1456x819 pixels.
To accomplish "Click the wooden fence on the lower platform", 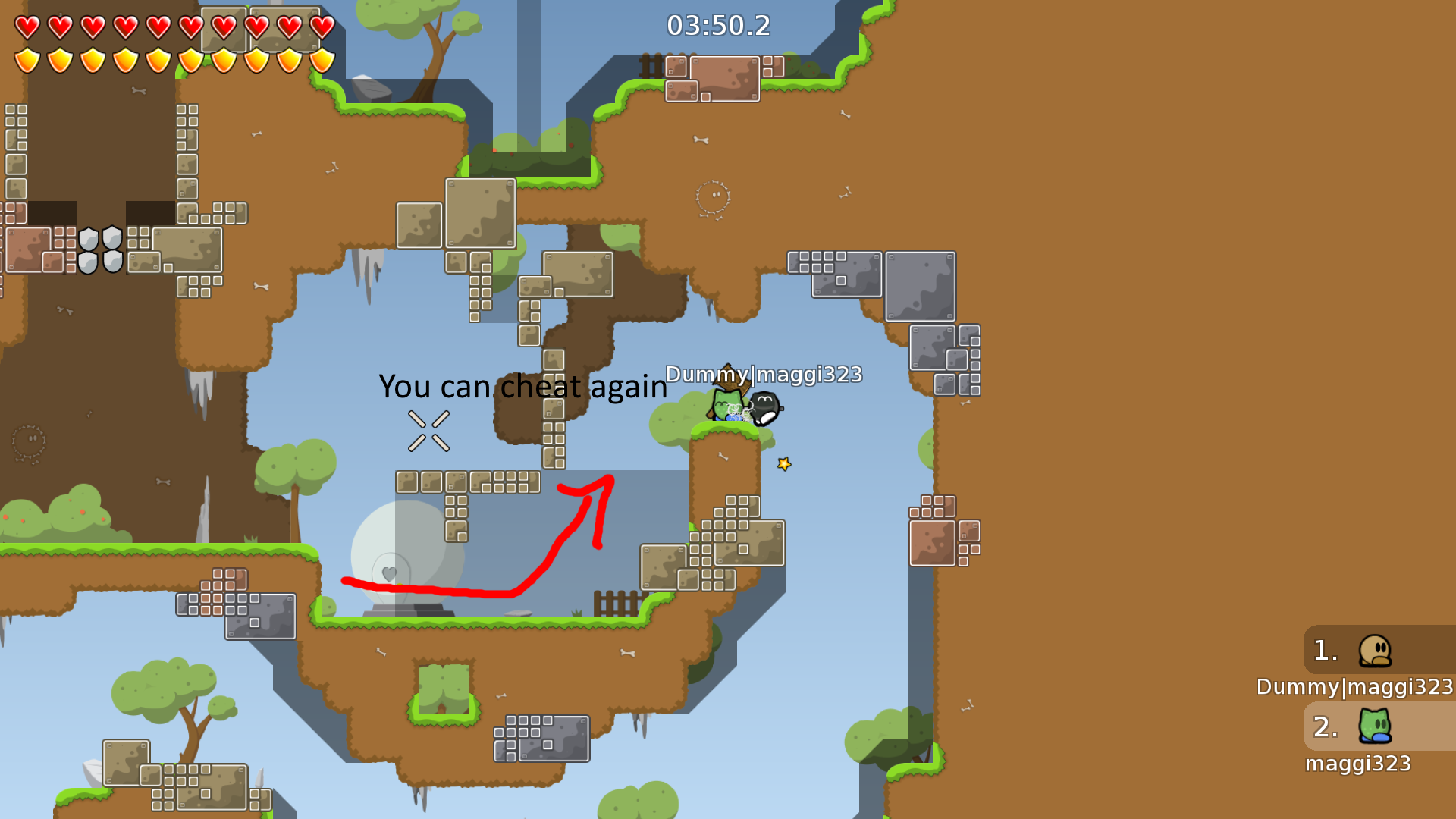I will (x=613, y=600).
